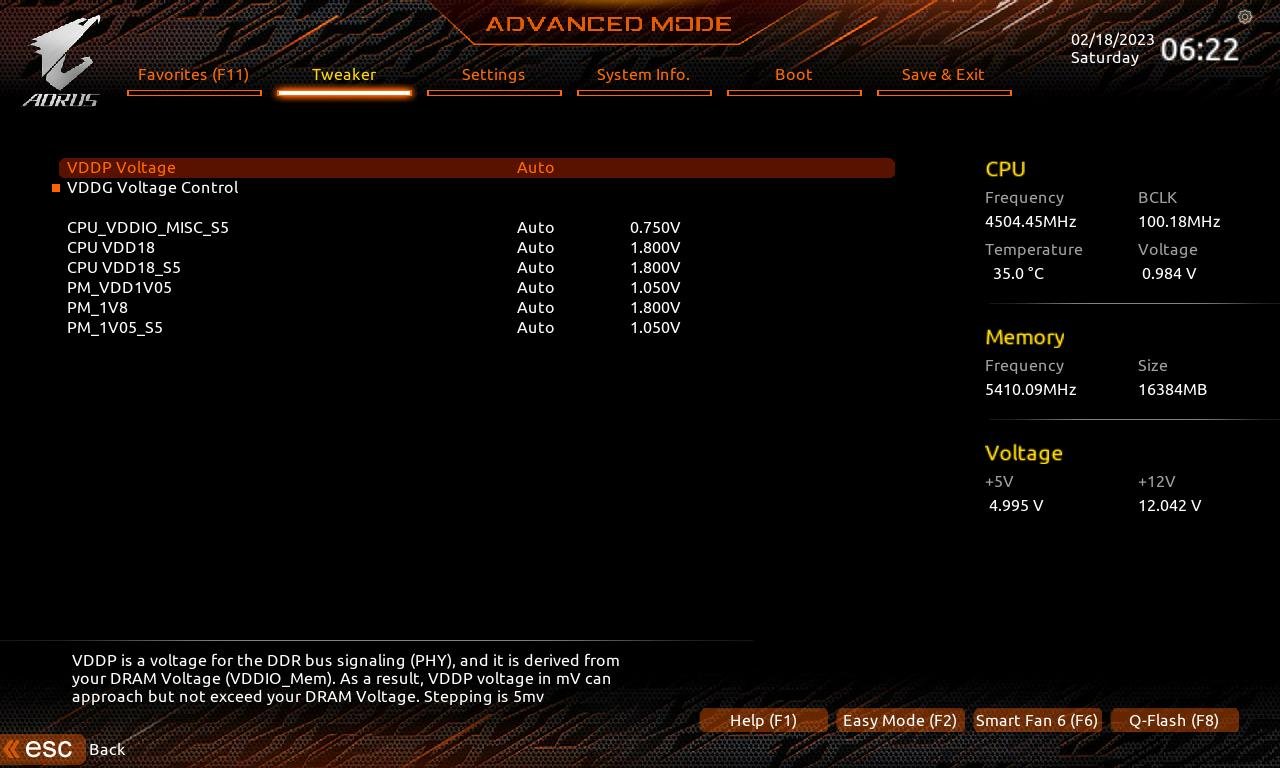Launch Q-Flash (F8) utility

click(x=1174, y=720)
